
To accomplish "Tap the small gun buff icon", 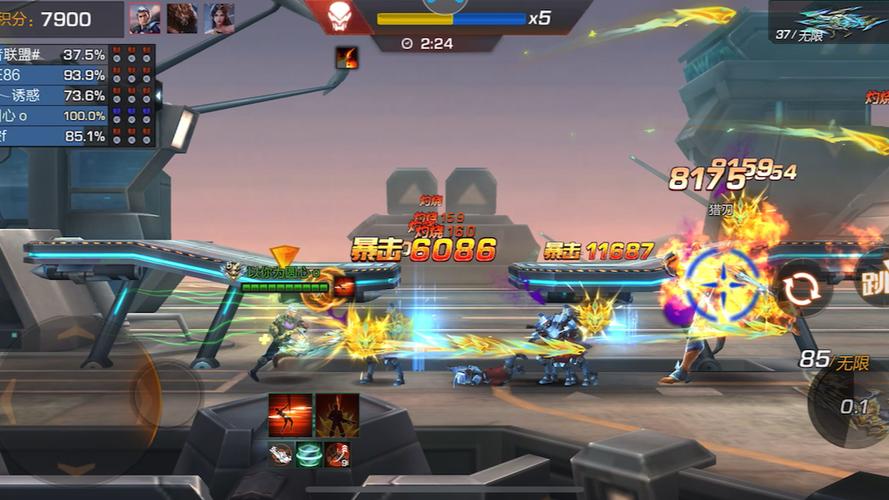I will (x=282, y=454).
